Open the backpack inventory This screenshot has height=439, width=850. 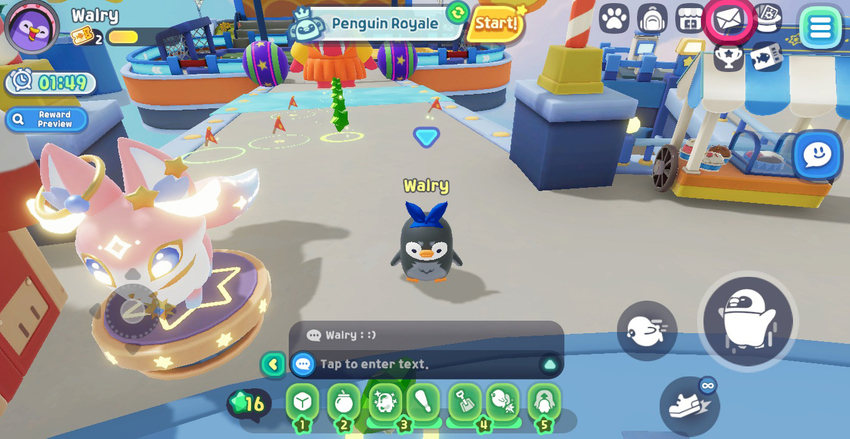click(652, 18)
